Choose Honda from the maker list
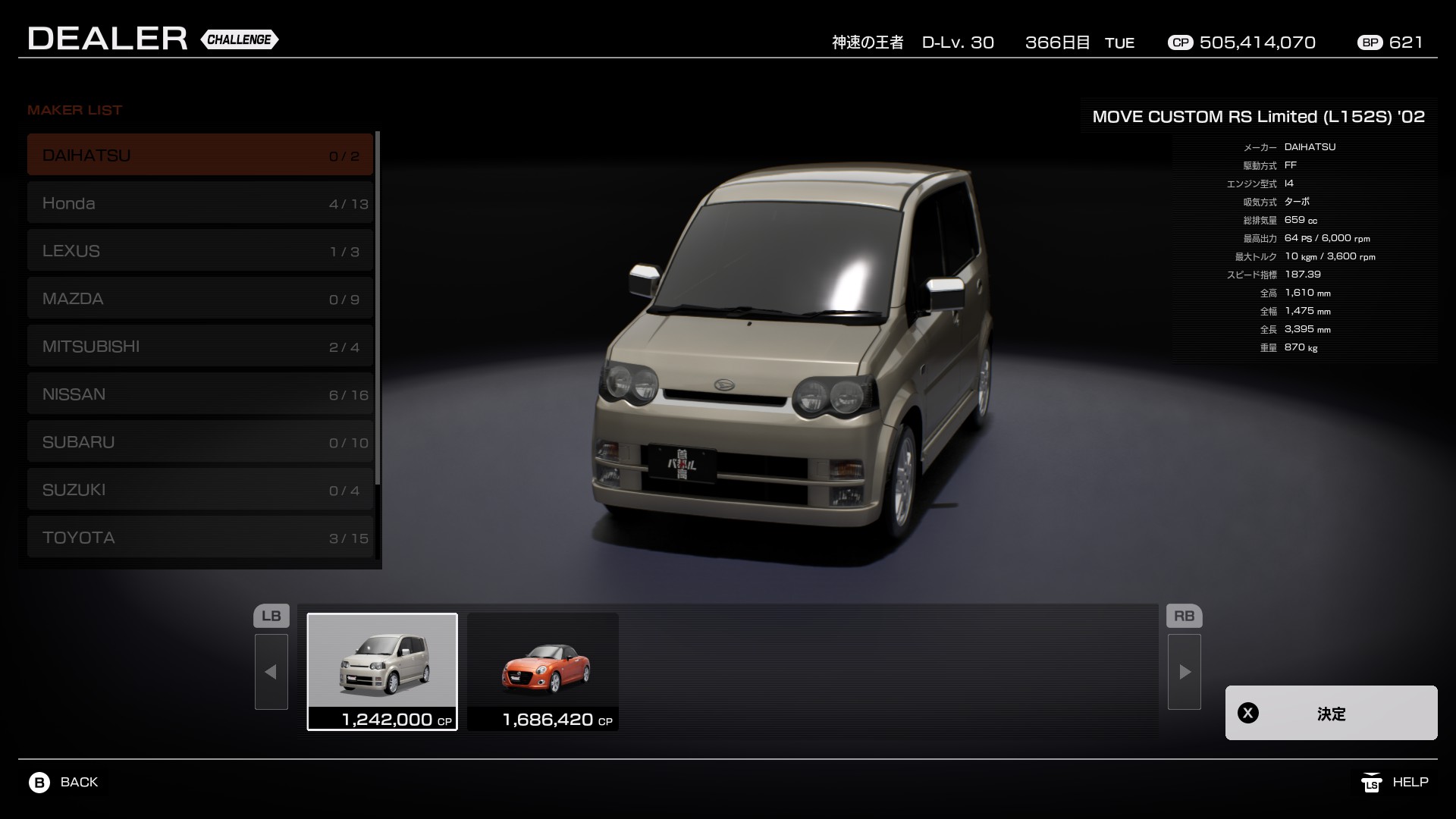Viewport: 1456px width, 819px height. pyautogui.click(x=200, y=203)
